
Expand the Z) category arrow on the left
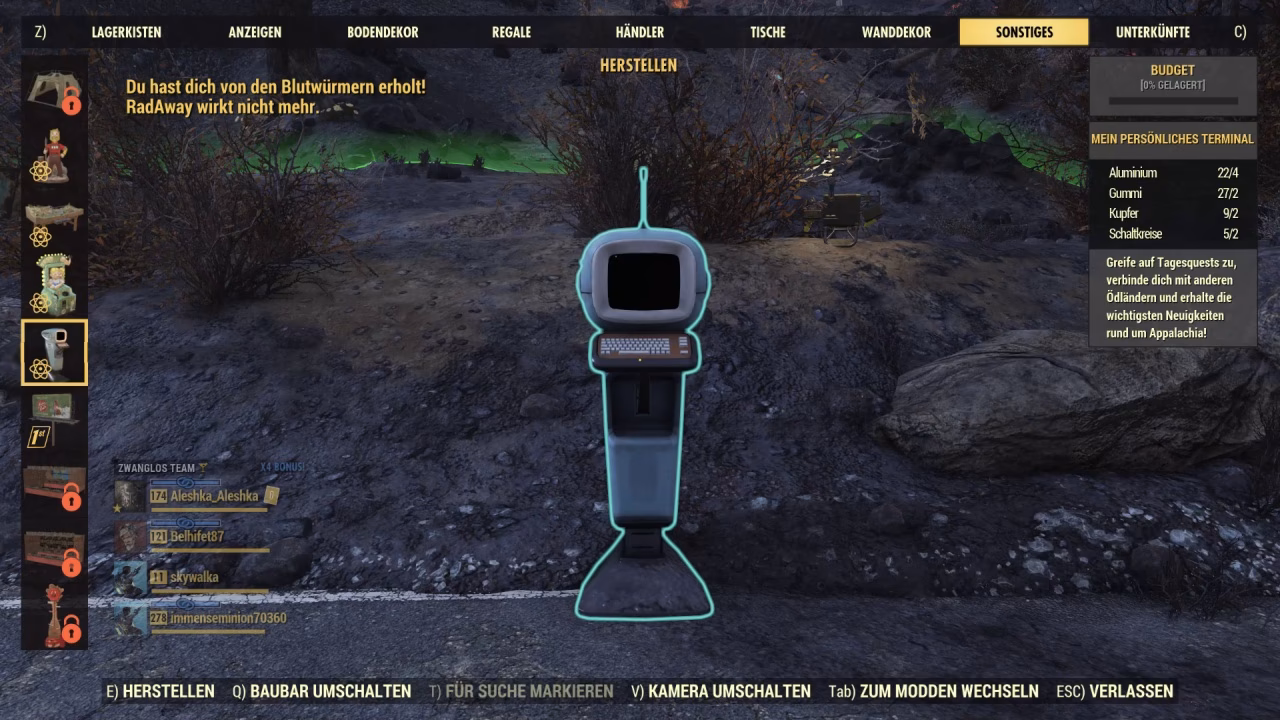[x=38, y=31]
